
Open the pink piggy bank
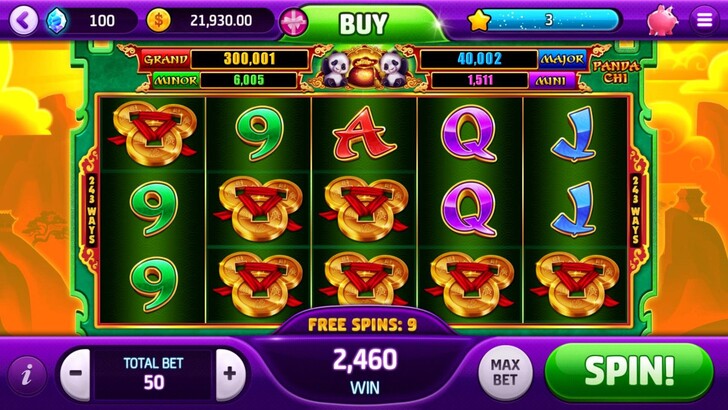pyautogui.click(x=661, y=20)
